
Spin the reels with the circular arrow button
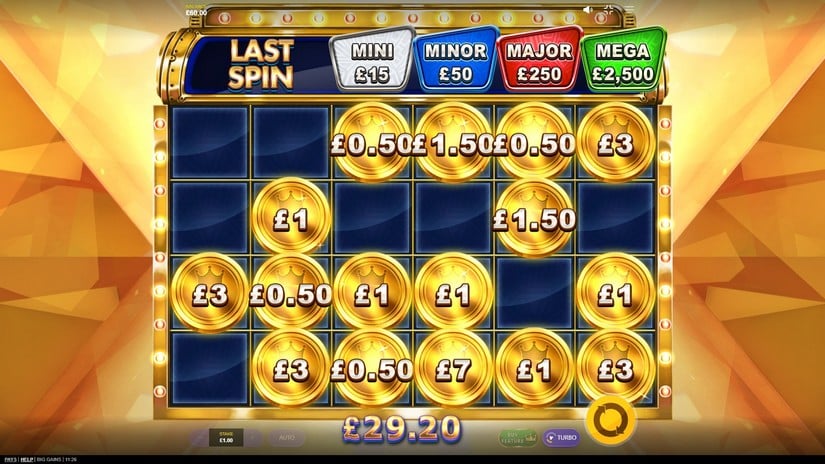(607, 423)
